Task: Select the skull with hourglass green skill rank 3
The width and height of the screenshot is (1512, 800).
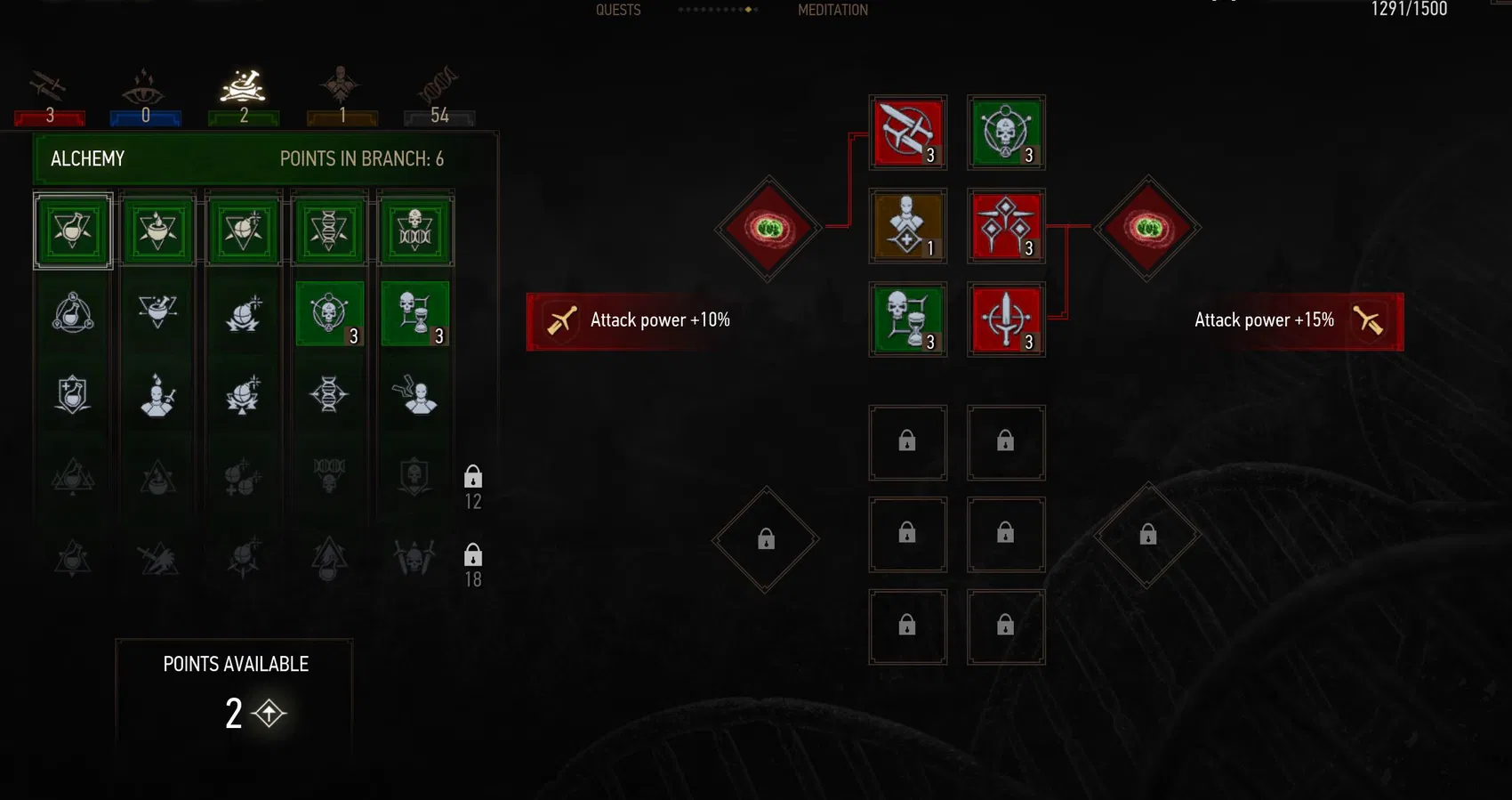Action: pyautogui.click(x=907, y=319)
